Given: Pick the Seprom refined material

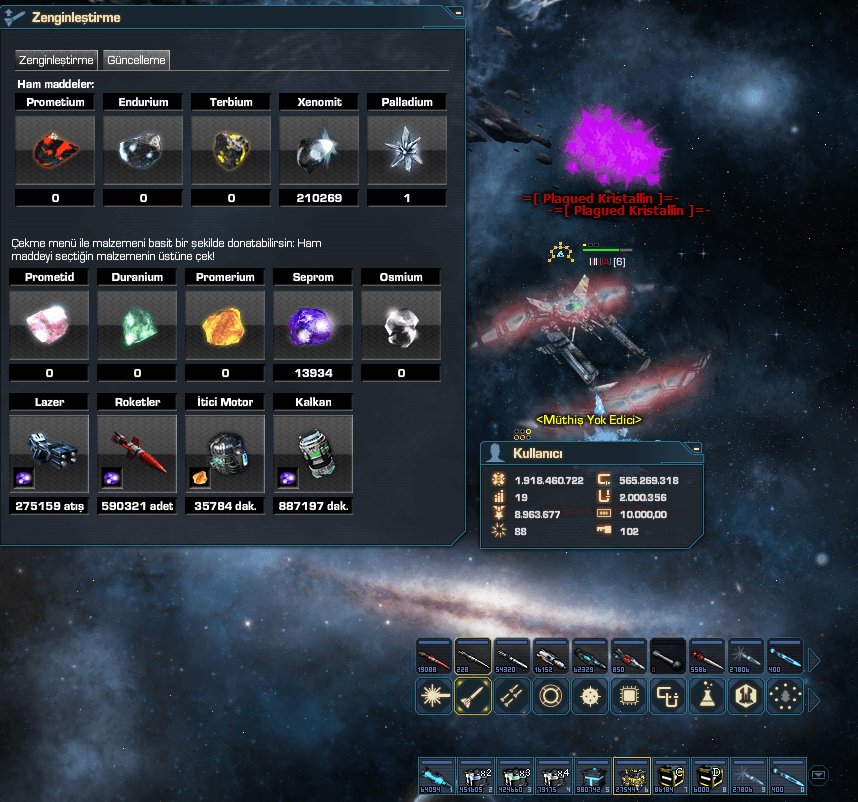Looking at the screenshot, I should pyautogui.click(x=313, y=325).
